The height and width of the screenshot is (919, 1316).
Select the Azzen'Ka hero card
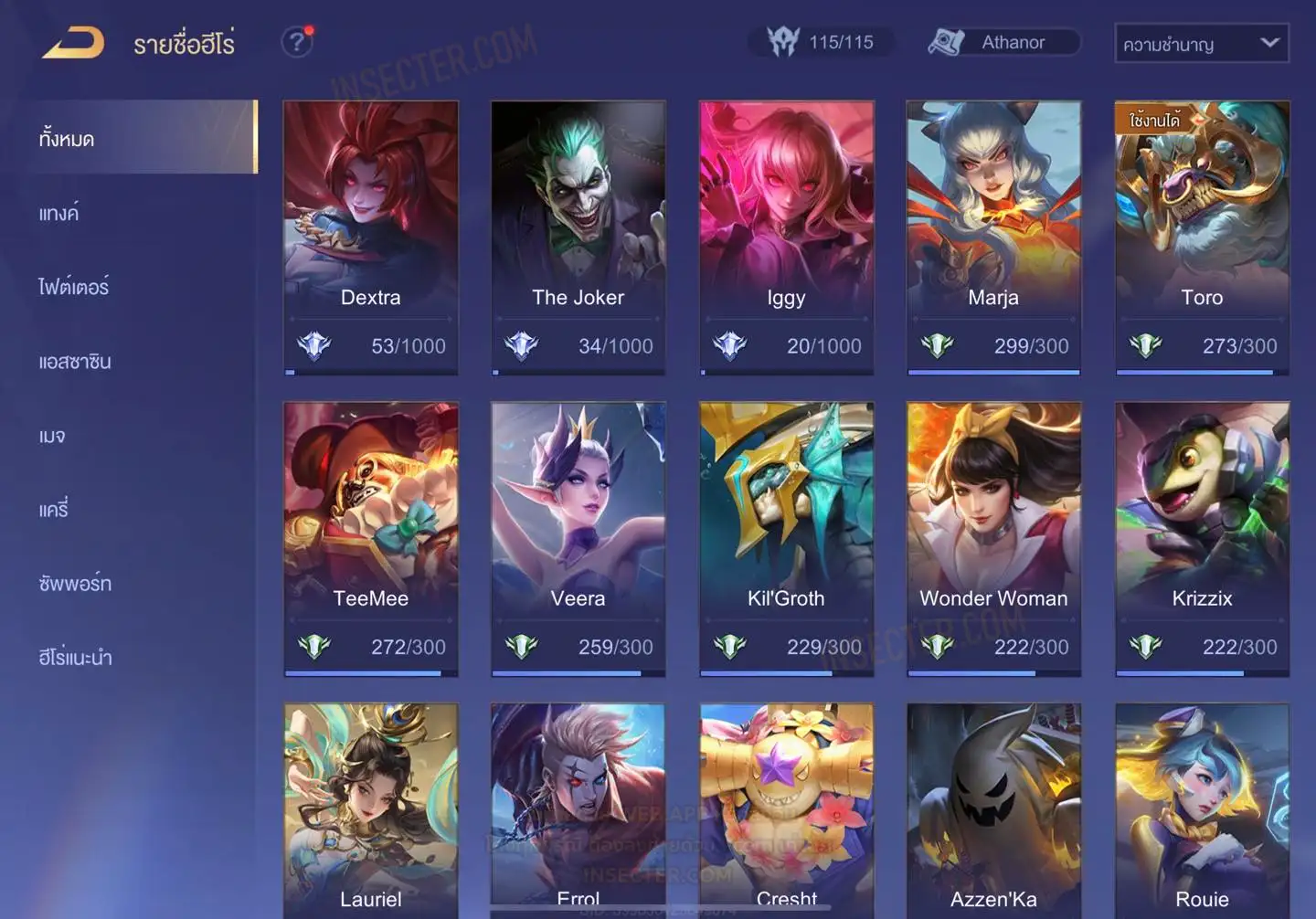tap(993, 808)
